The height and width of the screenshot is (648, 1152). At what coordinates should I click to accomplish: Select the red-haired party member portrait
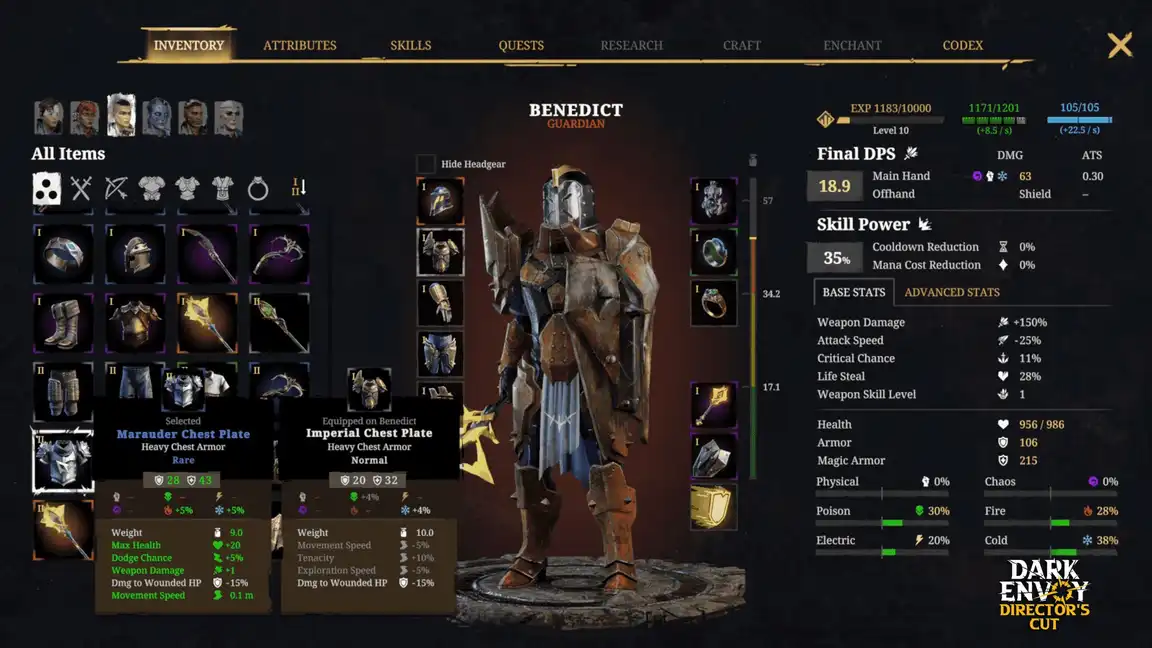tap(85, 118)
